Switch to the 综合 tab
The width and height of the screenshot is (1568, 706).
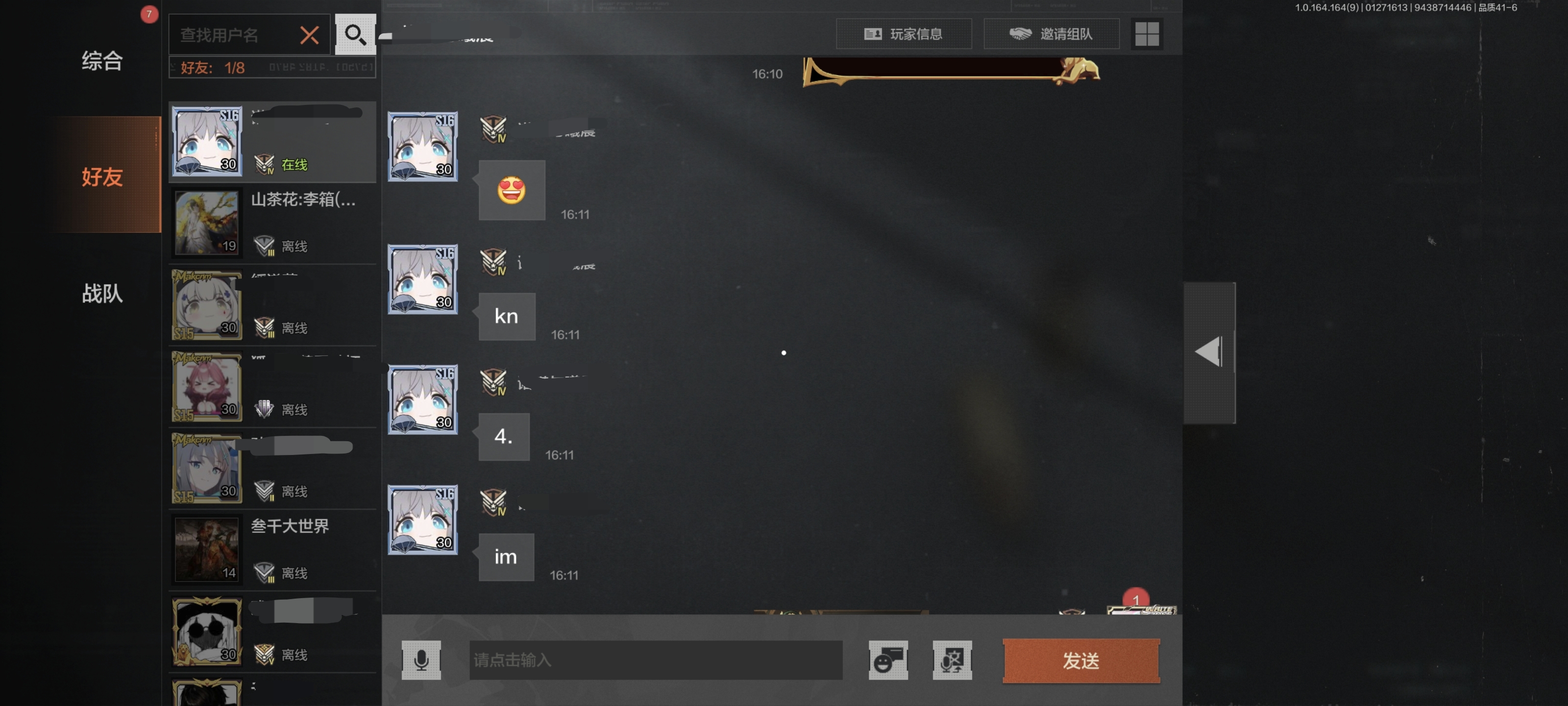point(101,60)
